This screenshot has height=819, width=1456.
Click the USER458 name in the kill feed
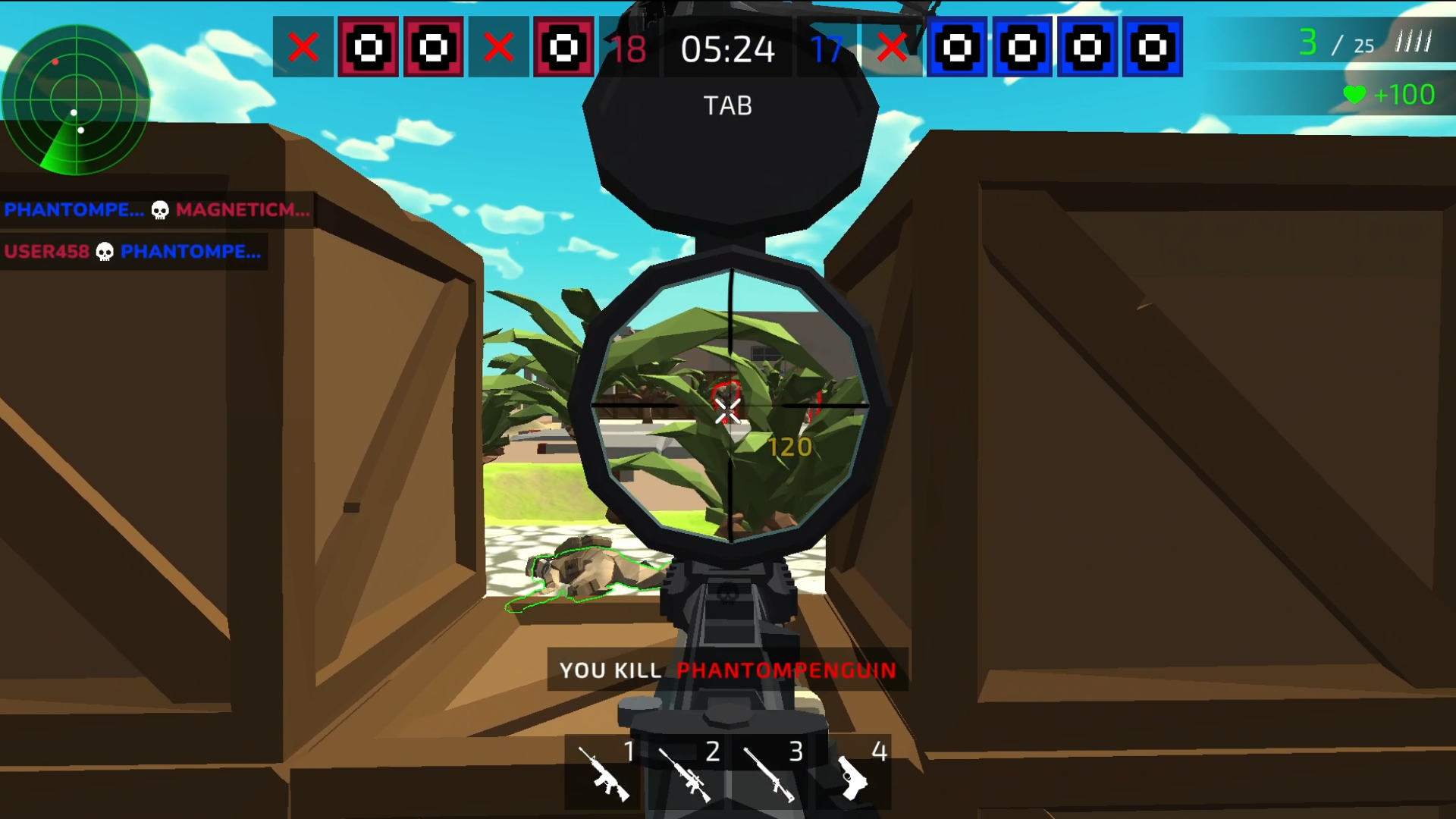pyautogui.click(x=45, y=252)
